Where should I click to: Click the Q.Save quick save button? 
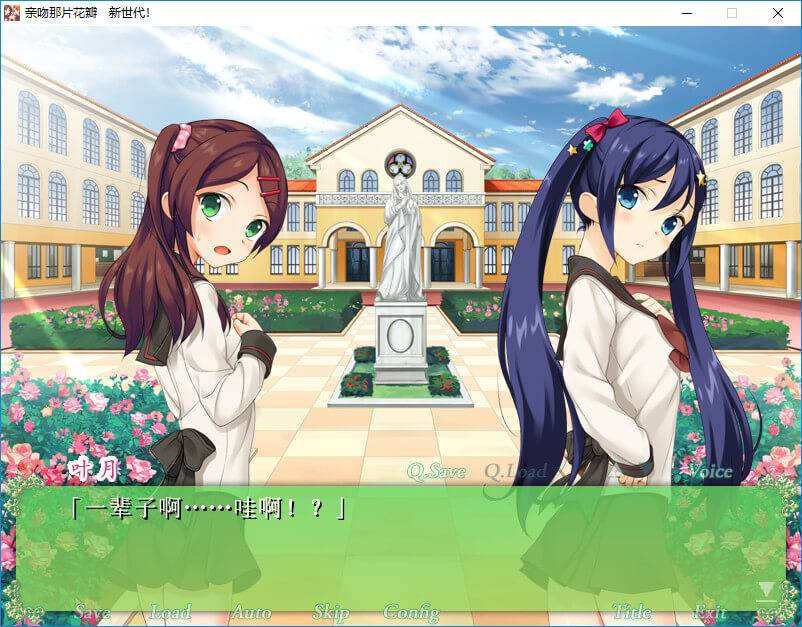pyautogui.click(x=436, y=471)
